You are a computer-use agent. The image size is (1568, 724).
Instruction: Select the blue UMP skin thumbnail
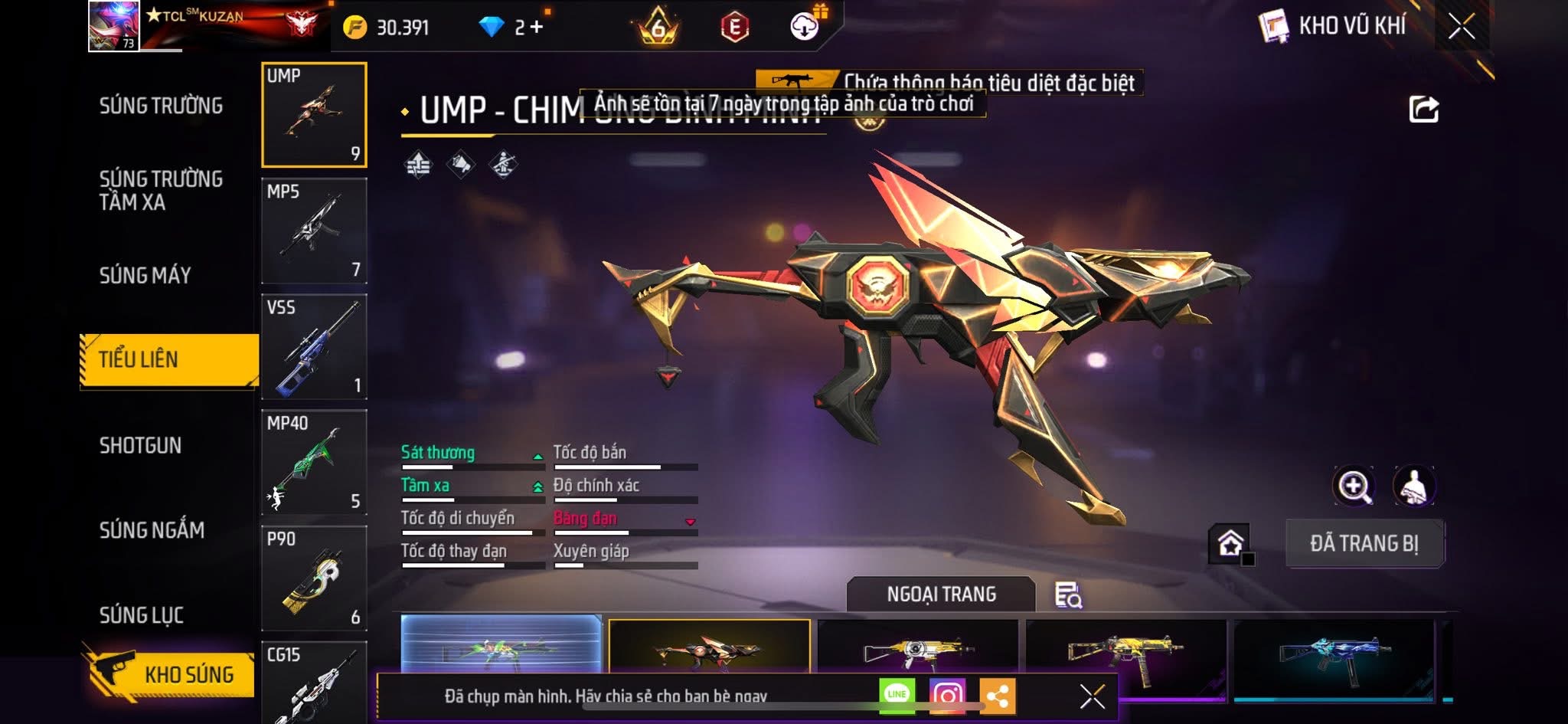[x=1333, y=655]
